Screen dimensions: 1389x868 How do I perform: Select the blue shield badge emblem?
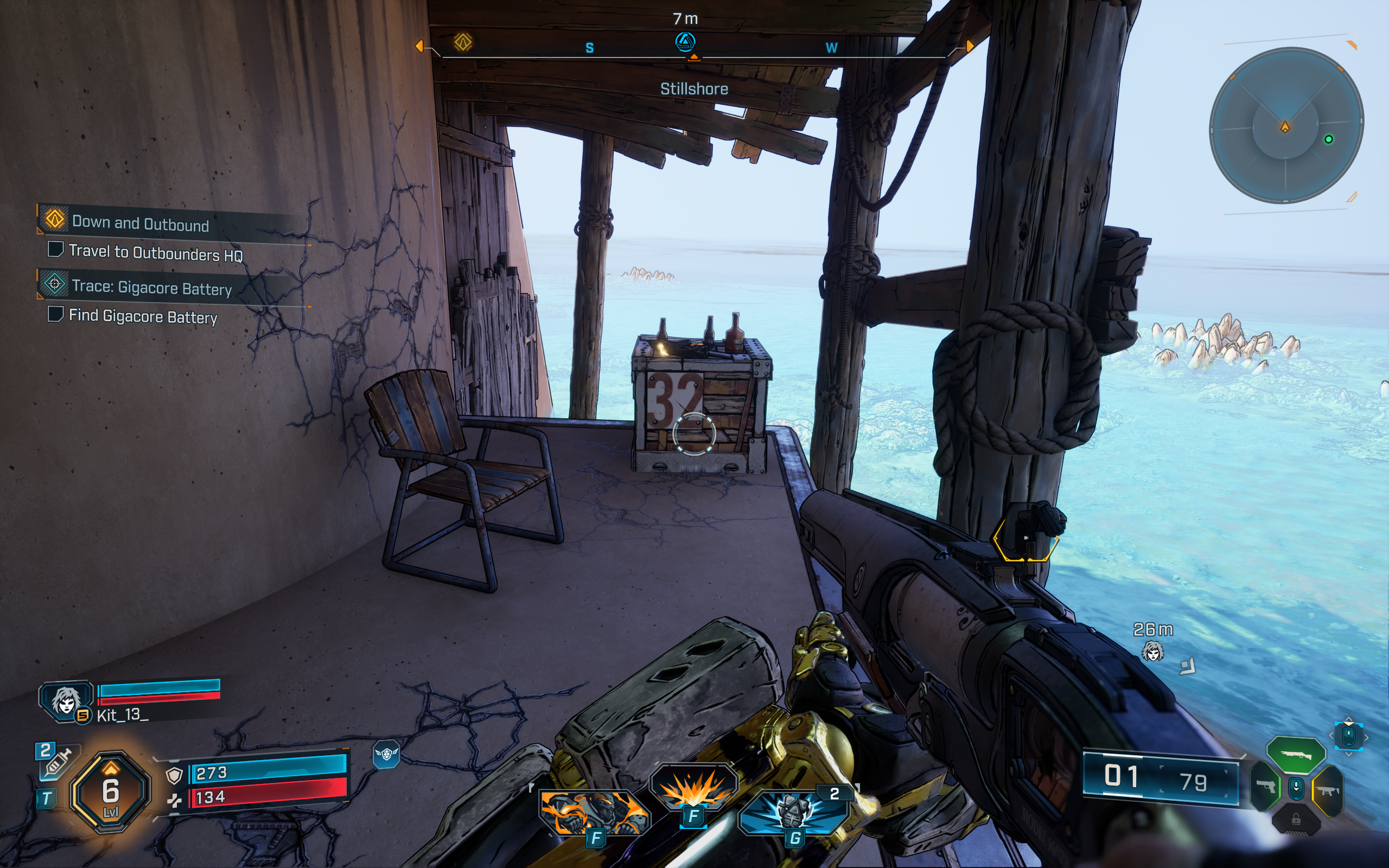click(387, 754)
